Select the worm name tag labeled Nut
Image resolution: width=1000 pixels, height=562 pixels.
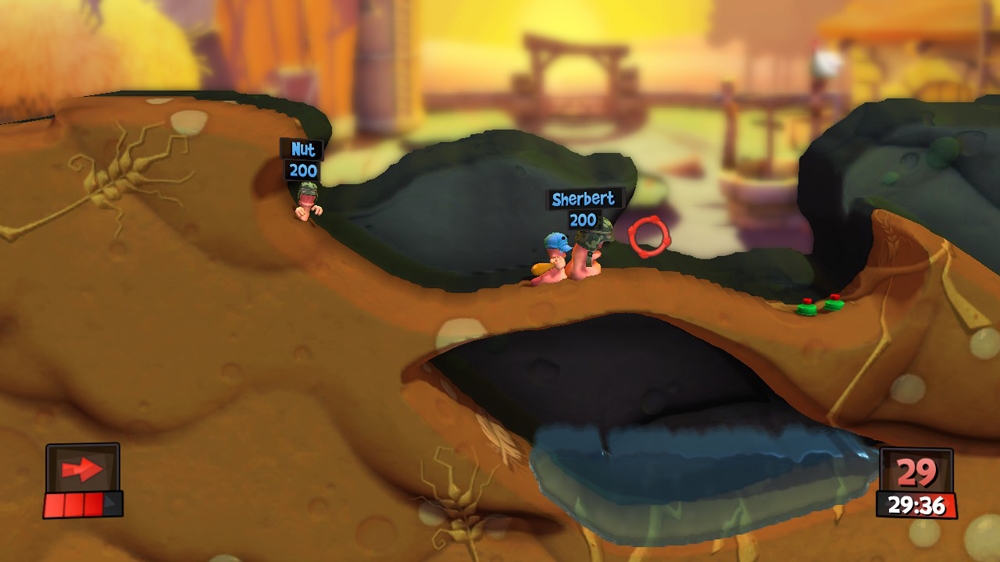302,149
